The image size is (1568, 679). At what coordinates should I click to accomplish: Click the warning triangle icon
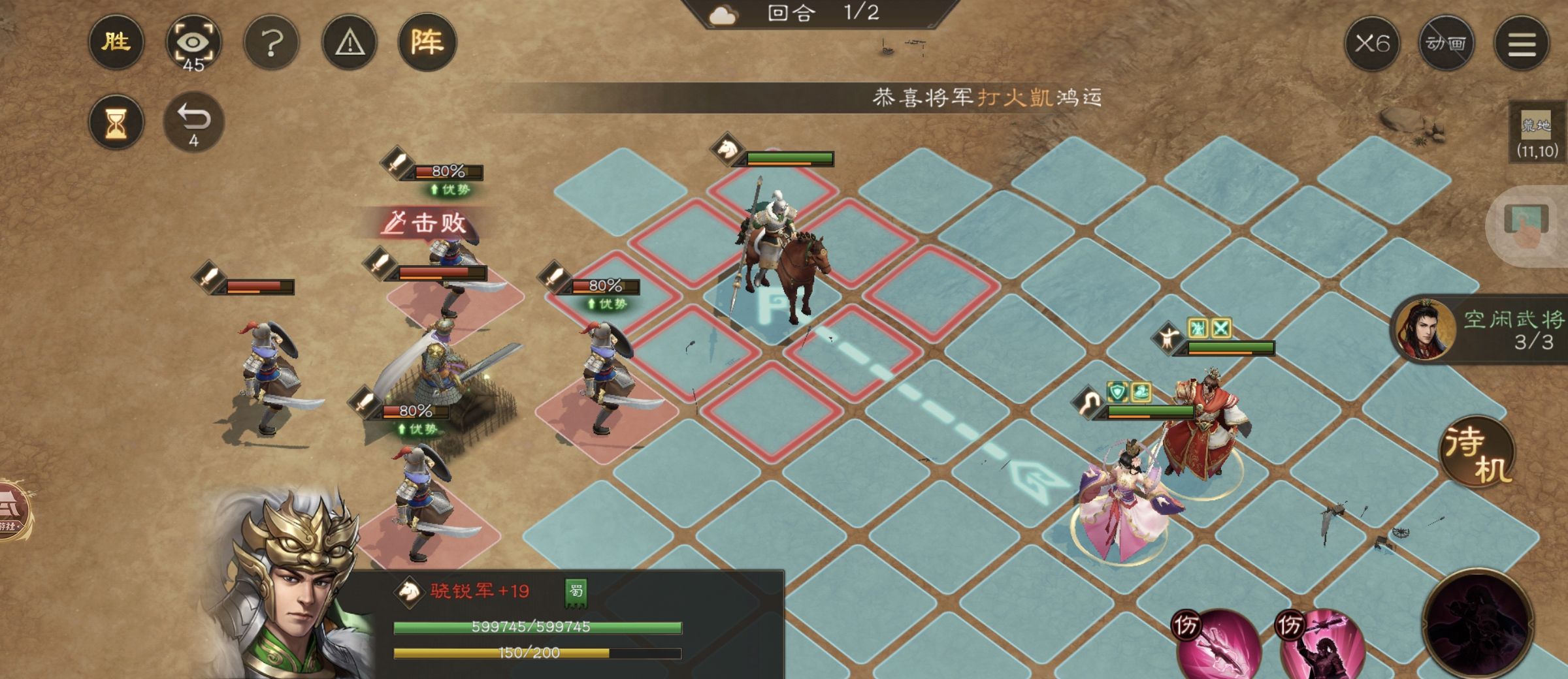[348, 42]
